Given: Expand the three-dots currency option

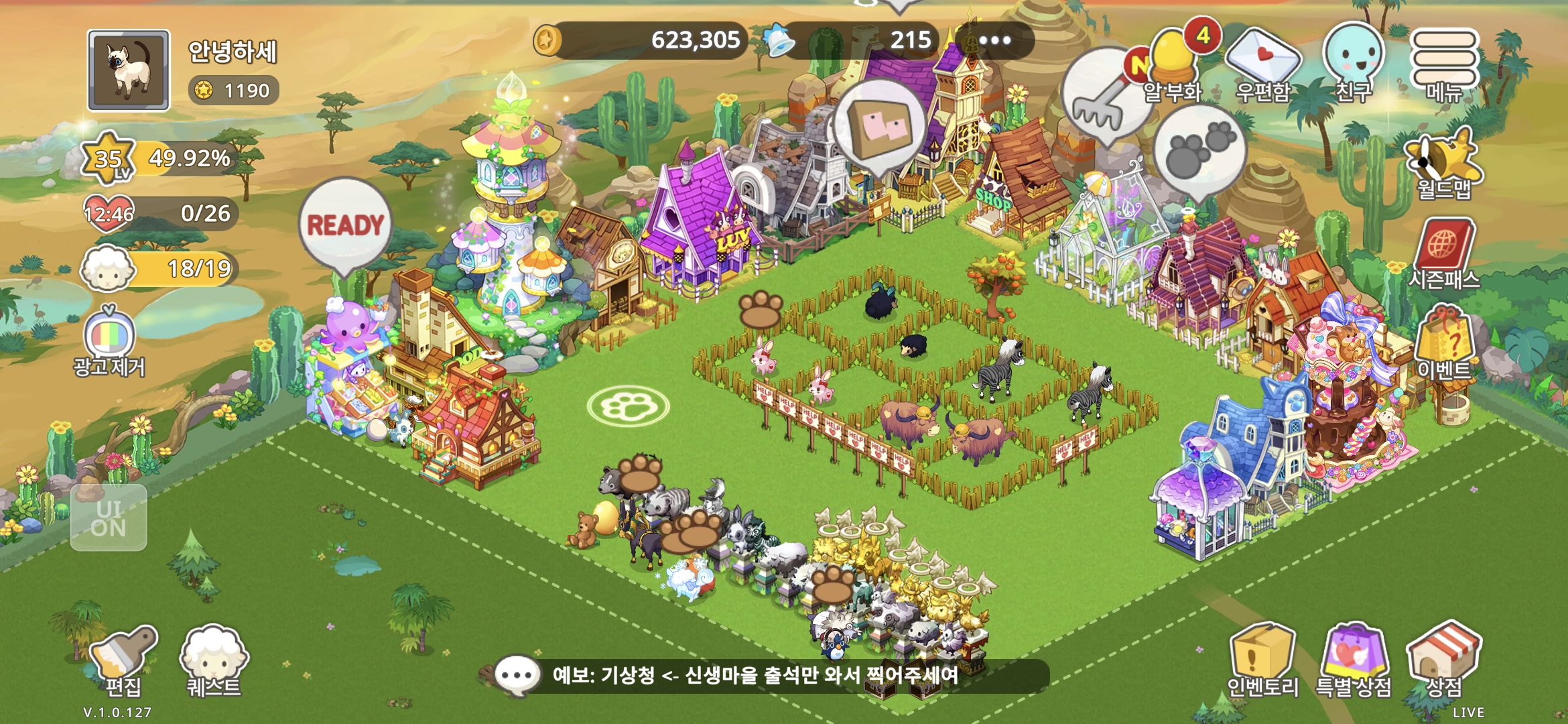Looking at the screenshot, I should (995, 40).
